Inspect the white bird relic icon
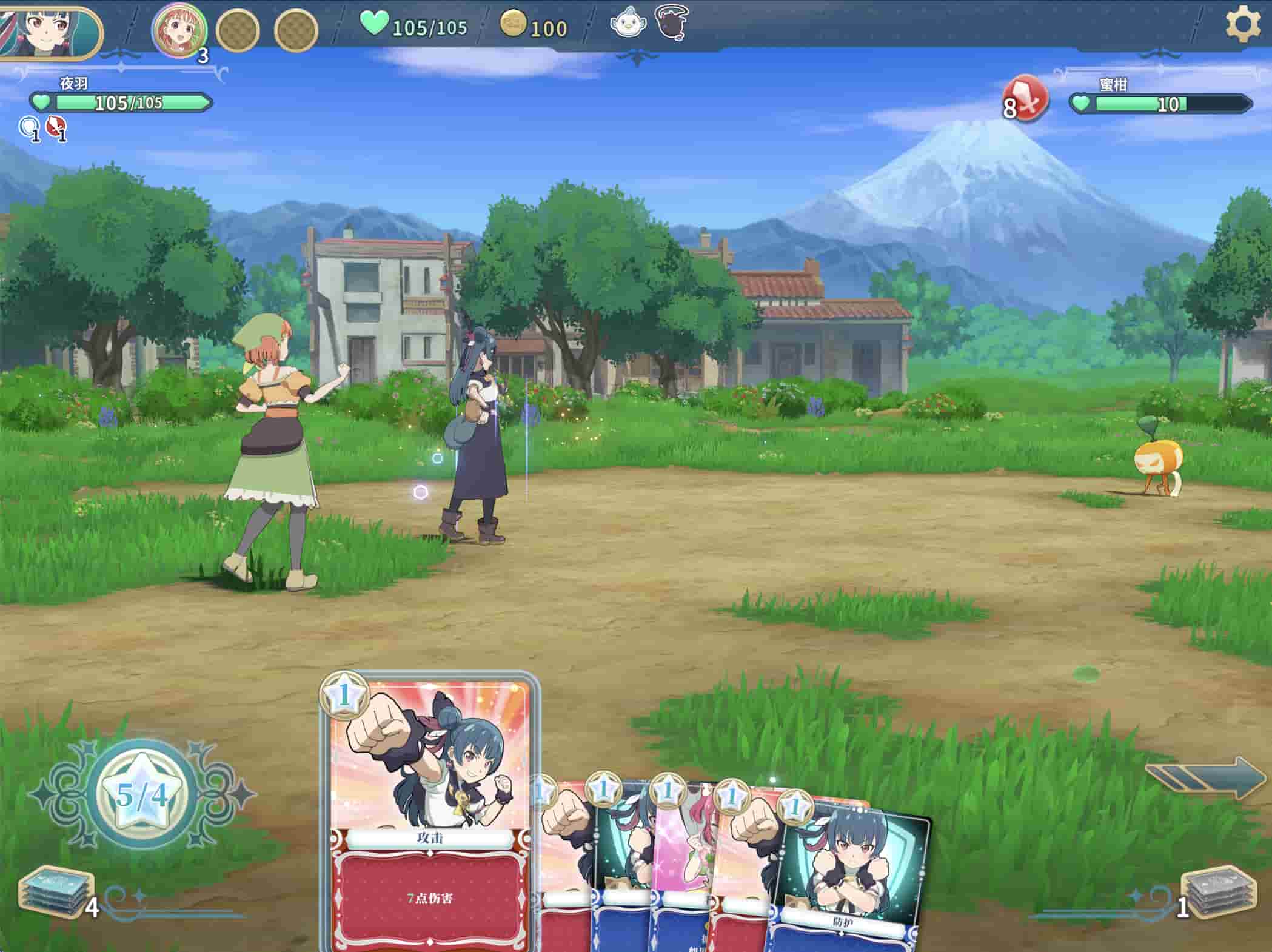The image size is (1272, 952). [x=628, y=24]
